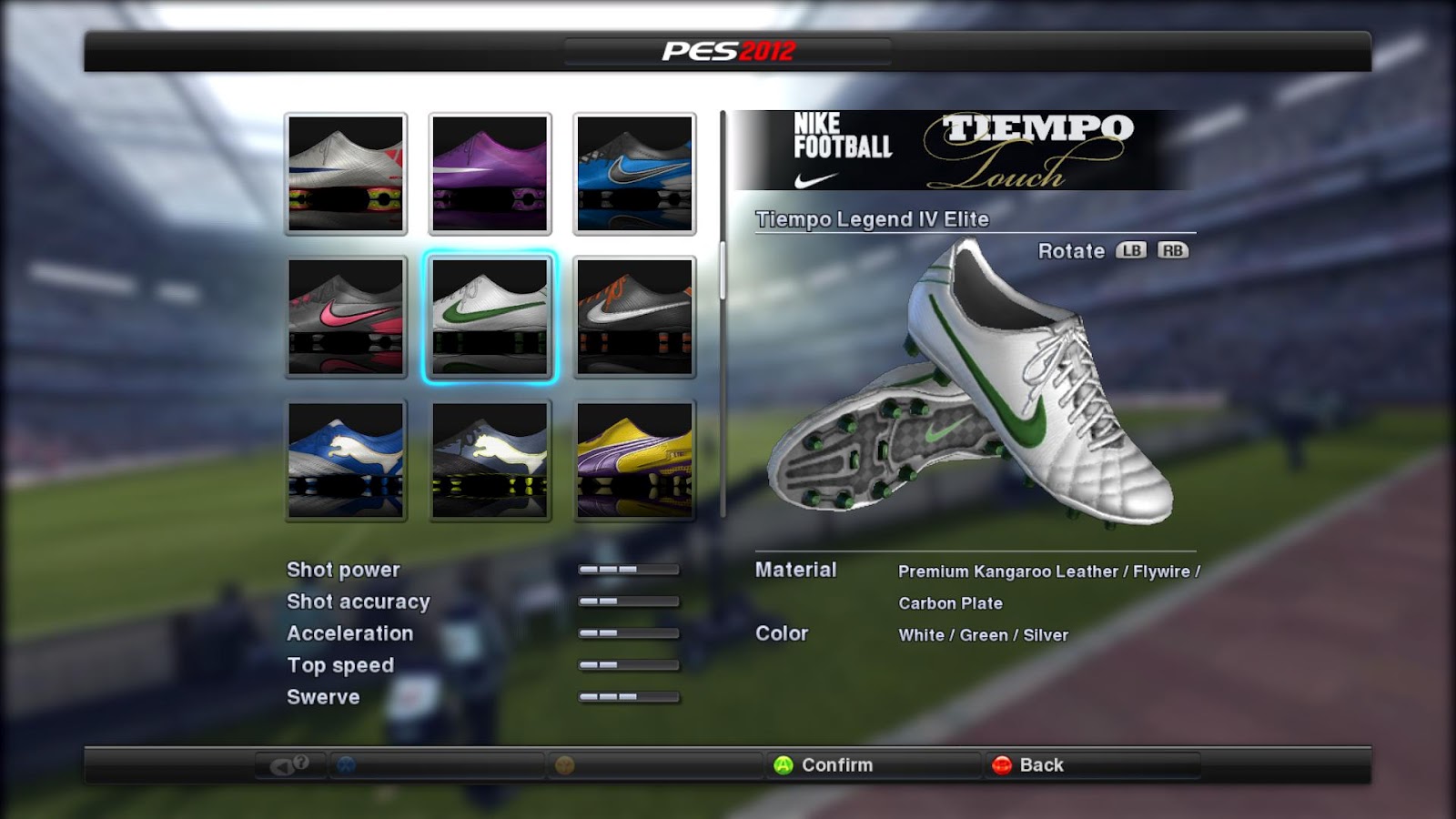The width and height of the screenshot is (1456, 819).
Task: Choose the purple Nike boot thumbnail
Action: coord(490,173)
